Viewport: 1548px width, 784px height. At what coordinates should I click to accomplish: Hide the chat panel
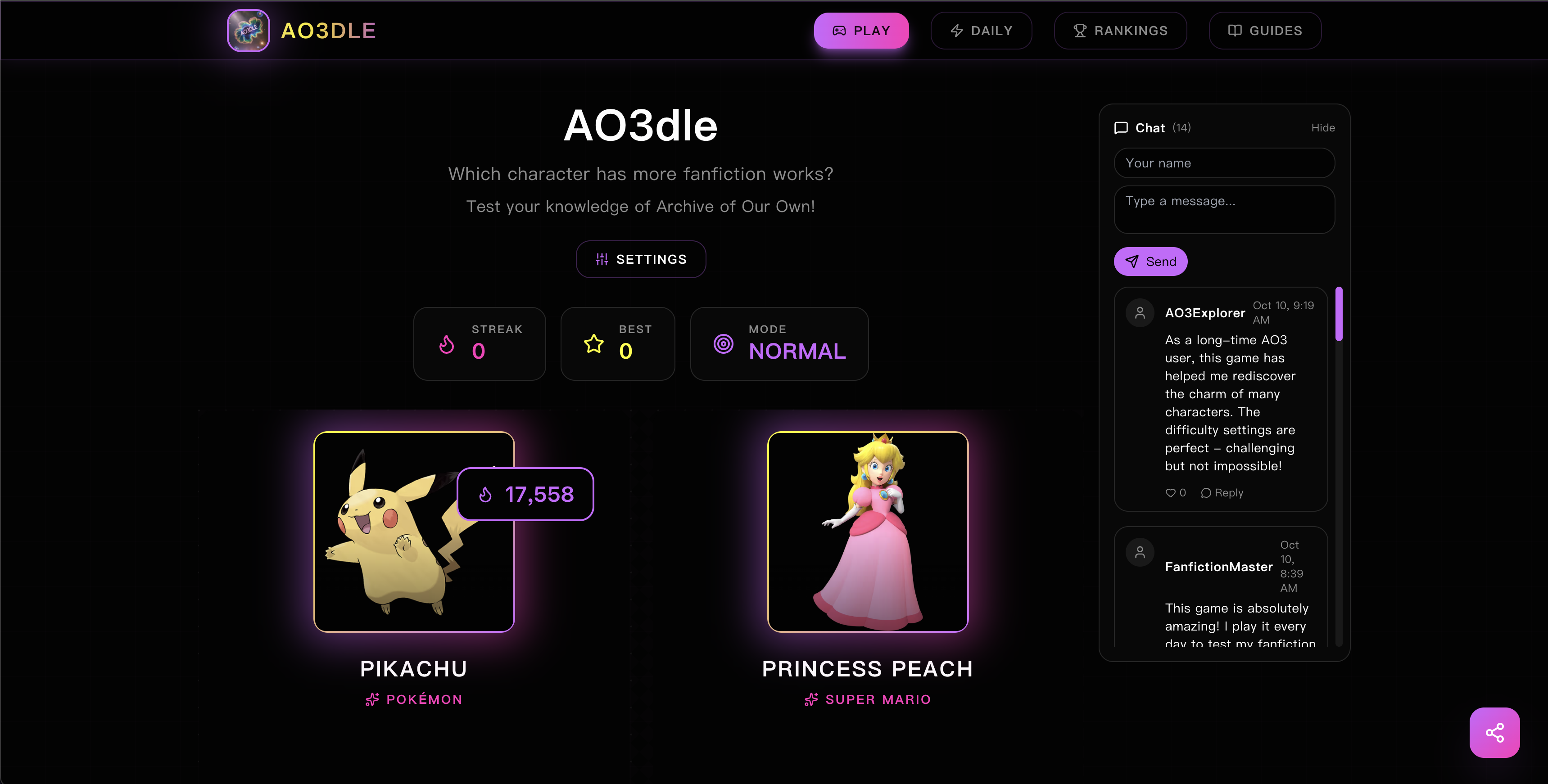pyautogui.click(x=1323, y=127)
